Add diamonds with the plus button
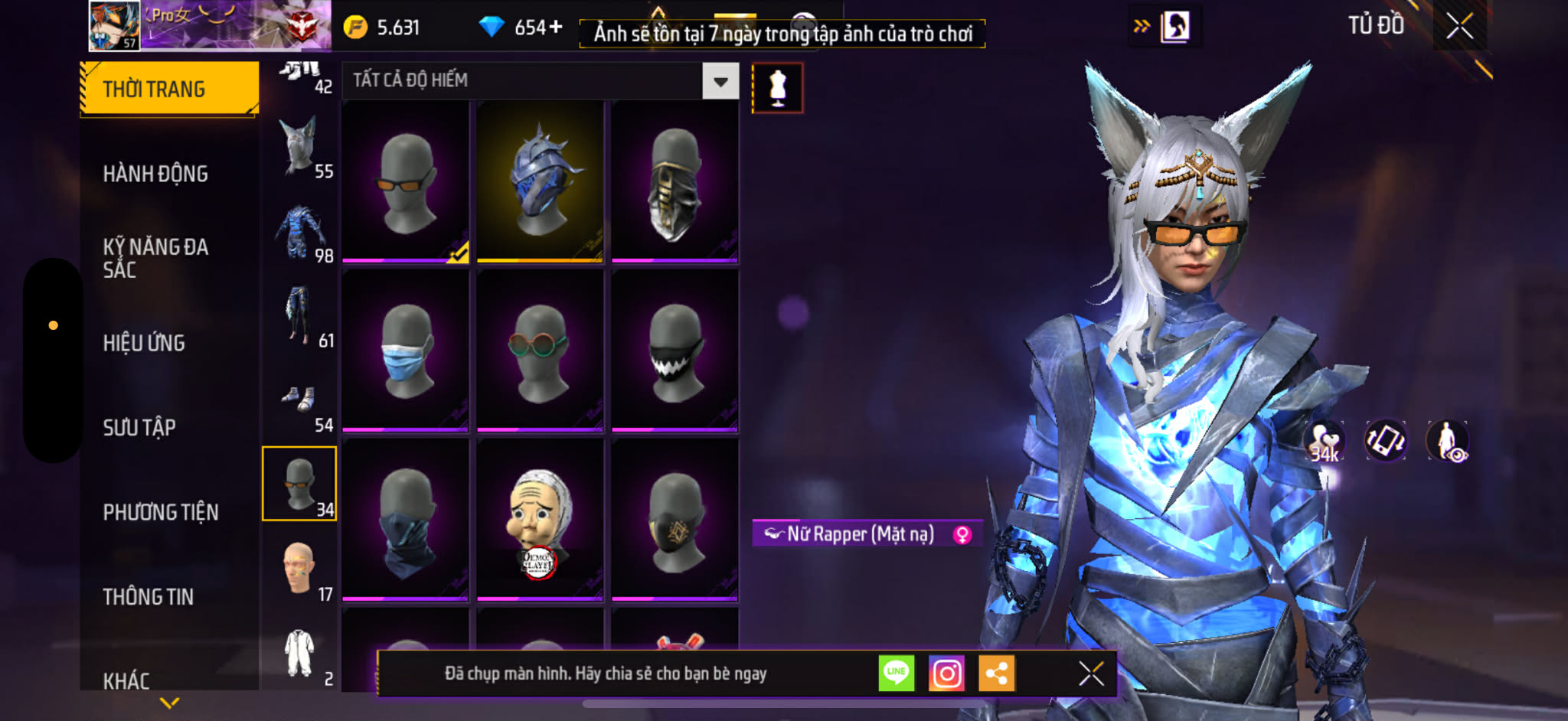 [556, 28]
